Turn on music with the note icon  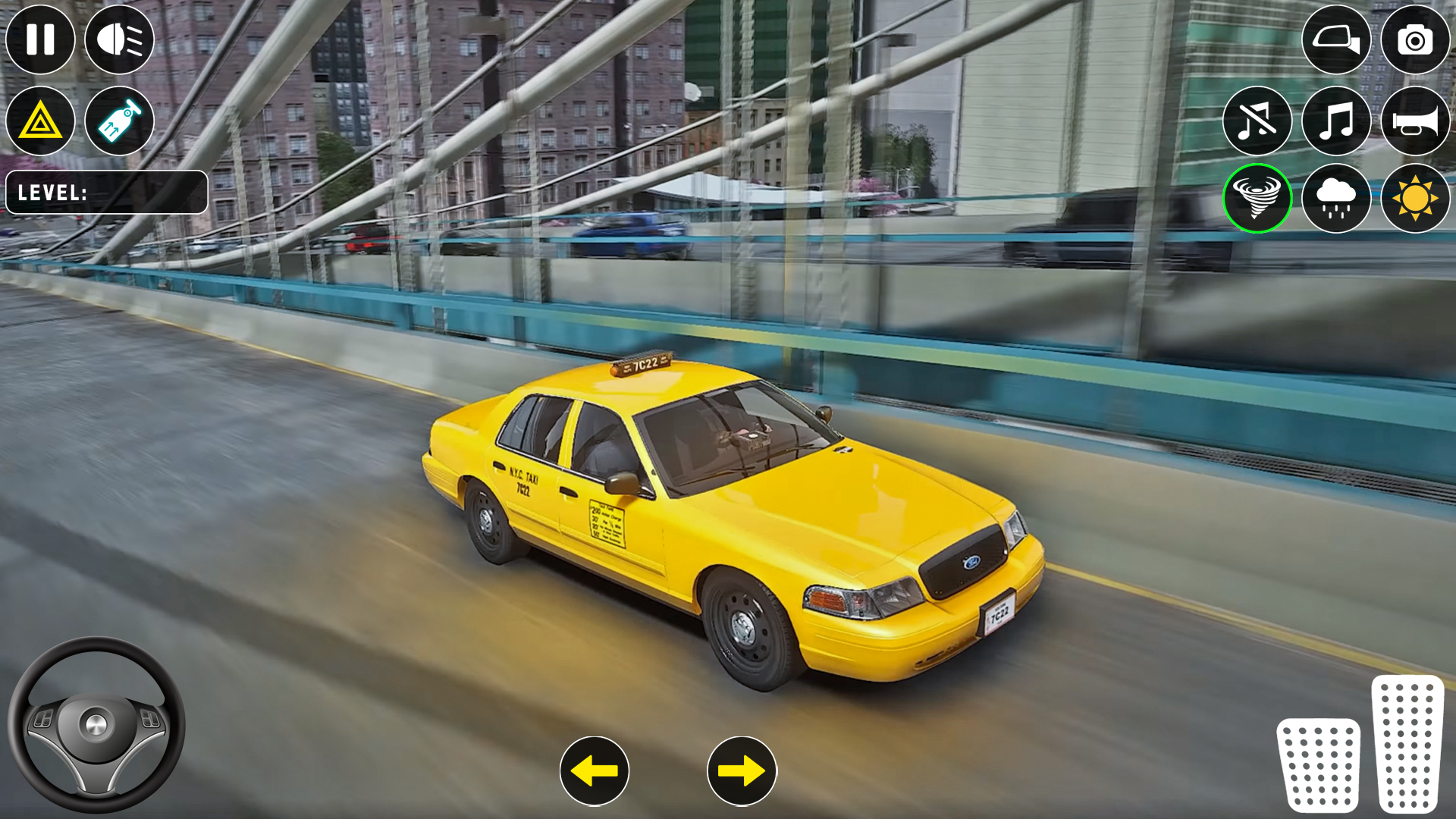(1337, 121)
